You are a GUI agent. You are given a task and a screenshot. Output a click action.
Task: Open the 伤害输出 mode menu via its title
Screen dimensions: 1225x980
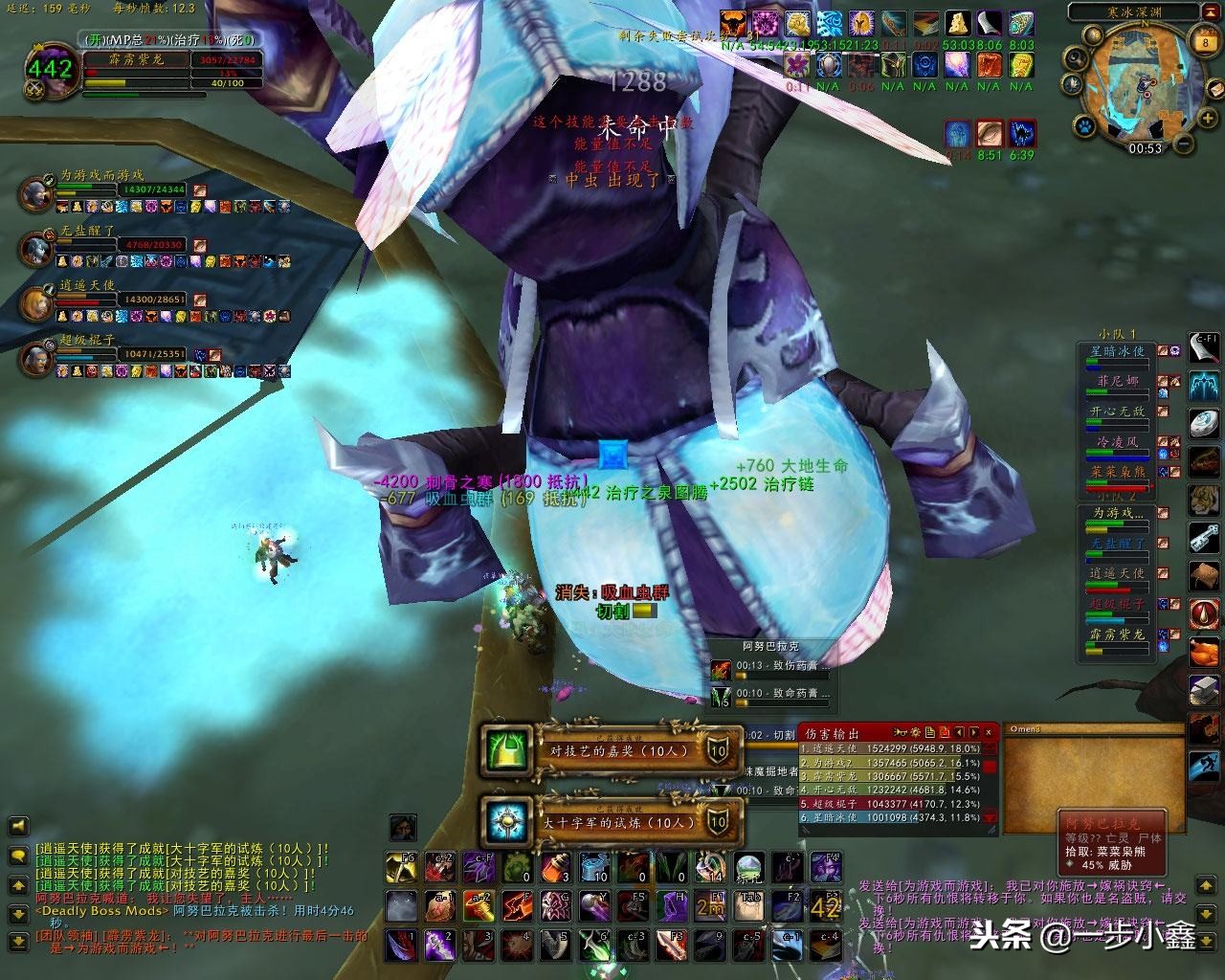coord(831,733)
